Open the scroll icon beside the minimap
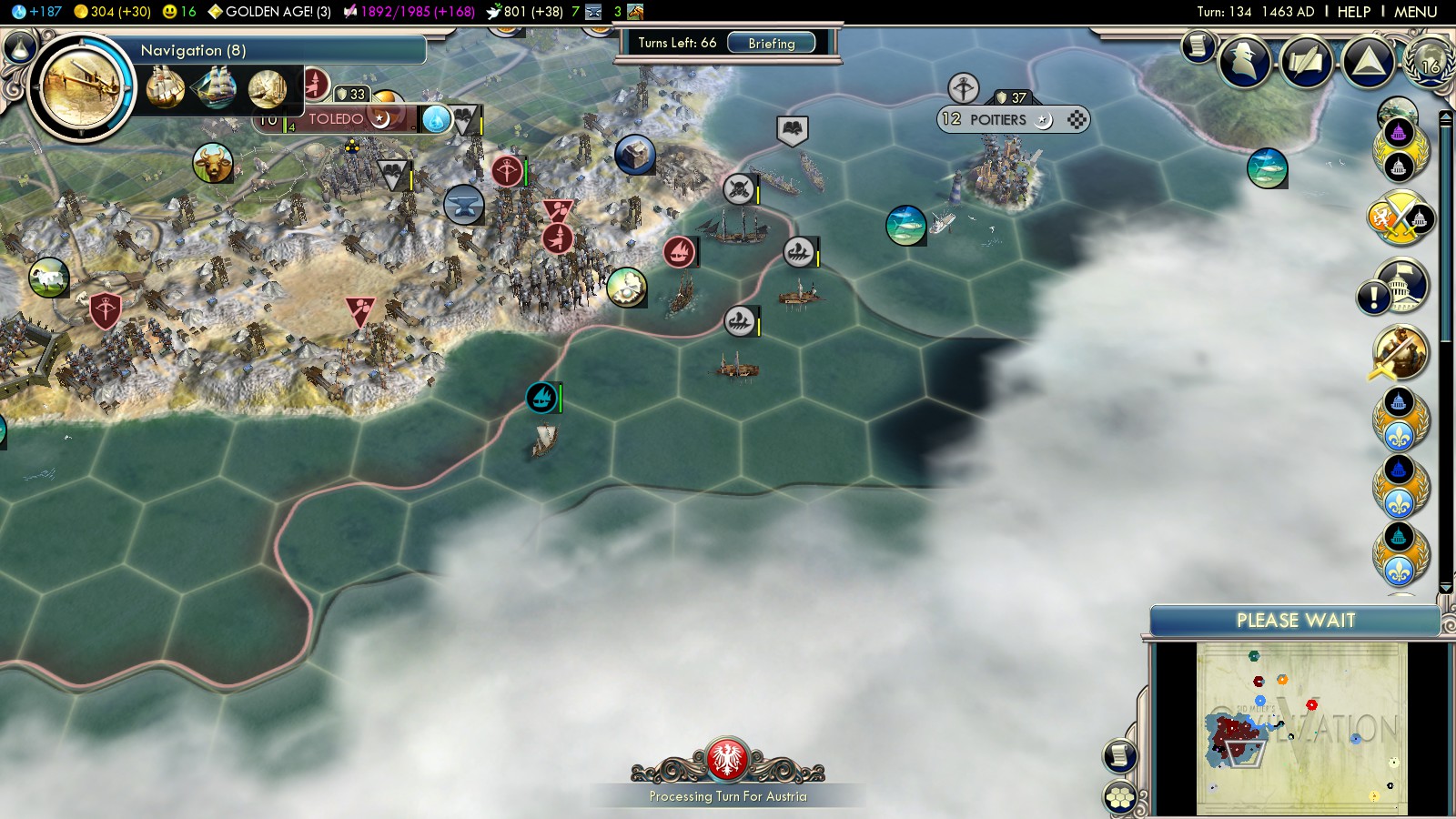The image size is (1456, 819). 1120,755
